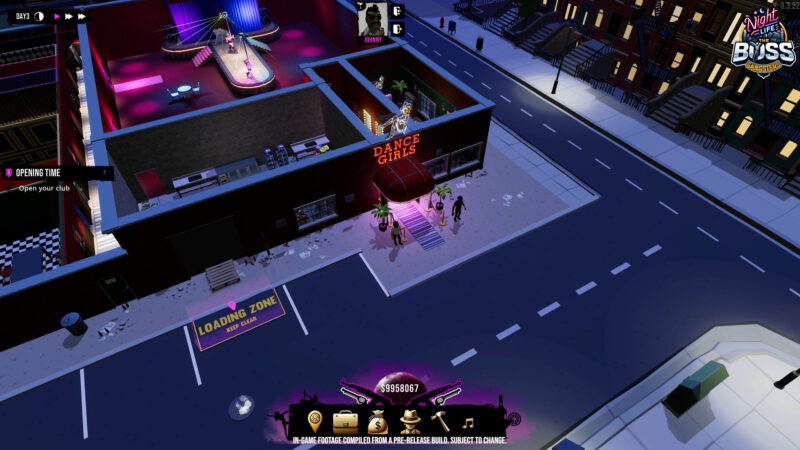Viewport: 800px width, 450px height.
Task: Open the money bag finances menu
Action: 377,420
